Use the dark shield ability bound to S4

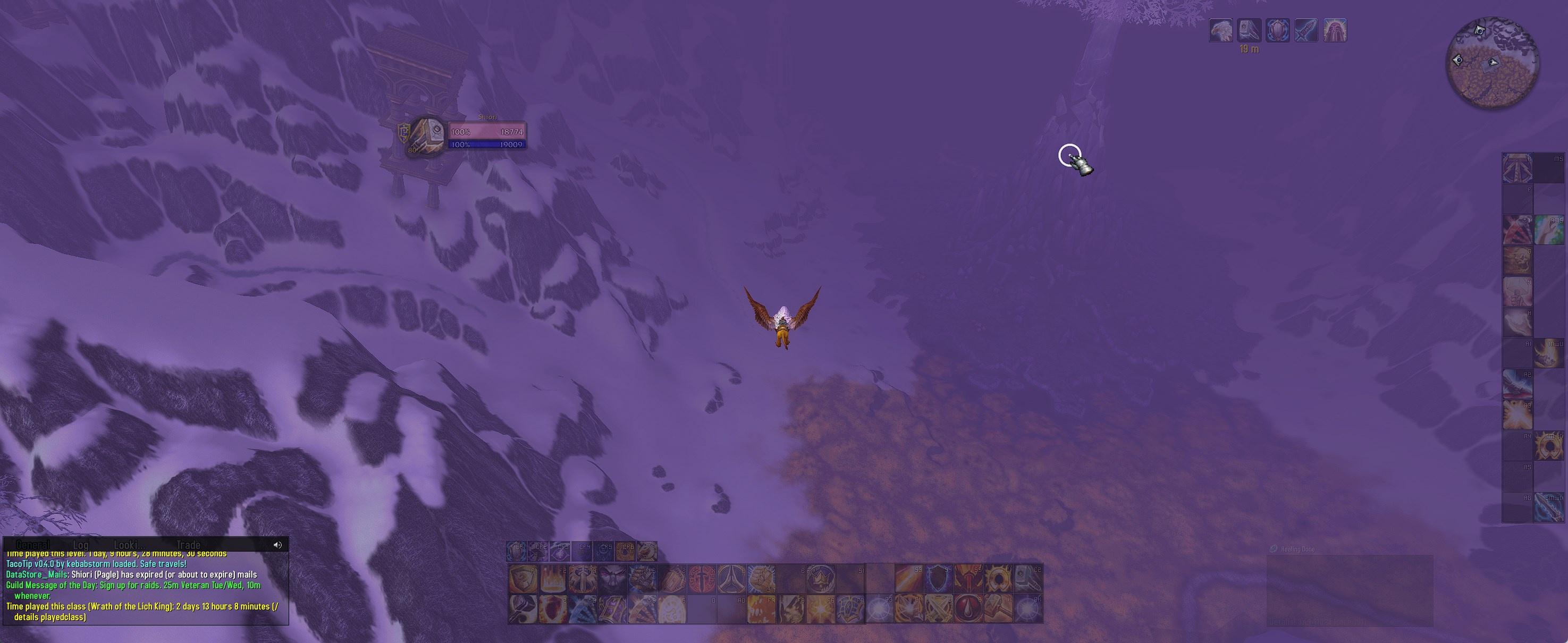pos(939,579)
